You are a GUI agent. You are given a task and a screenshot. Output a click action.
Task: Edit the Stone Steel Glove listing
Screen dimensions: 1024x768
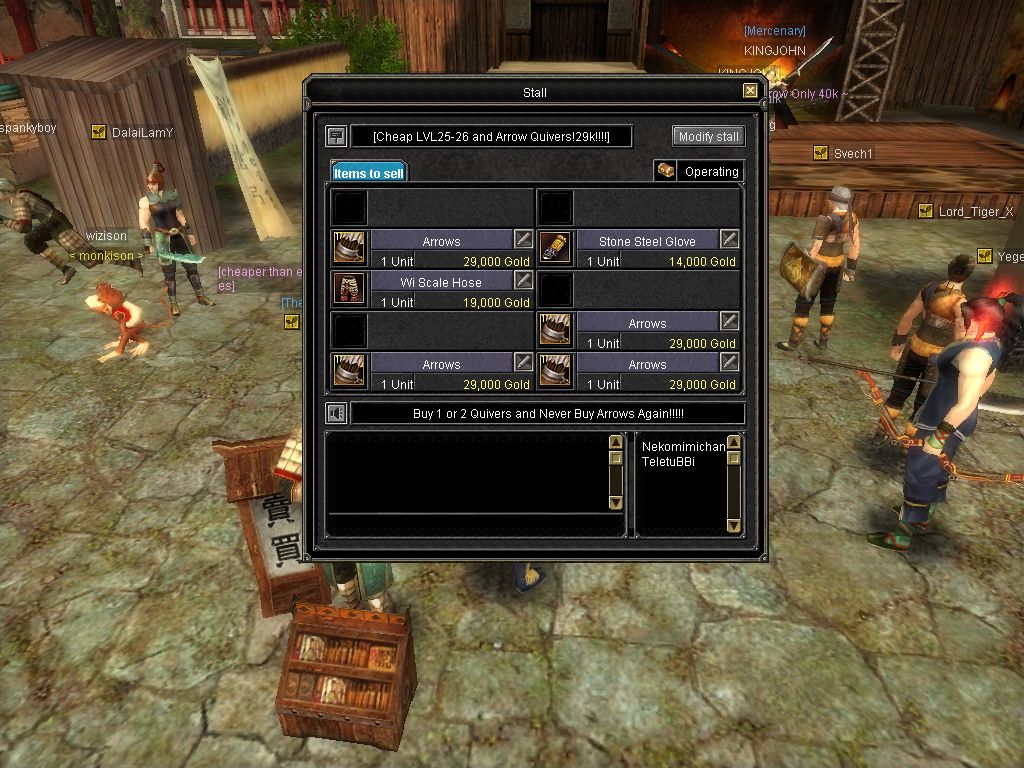point(730,239)
